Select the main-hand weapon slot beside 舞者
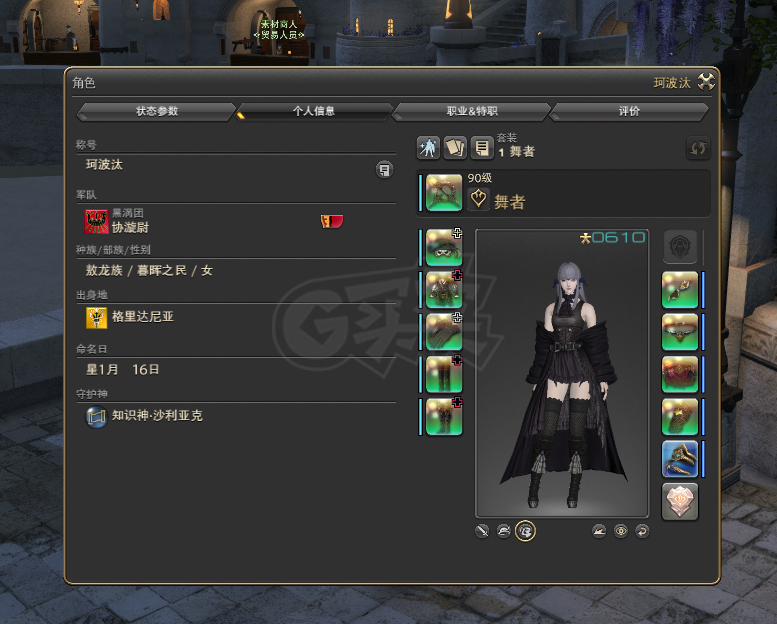Screen dimensions: 777x624 tap(443, 192)
